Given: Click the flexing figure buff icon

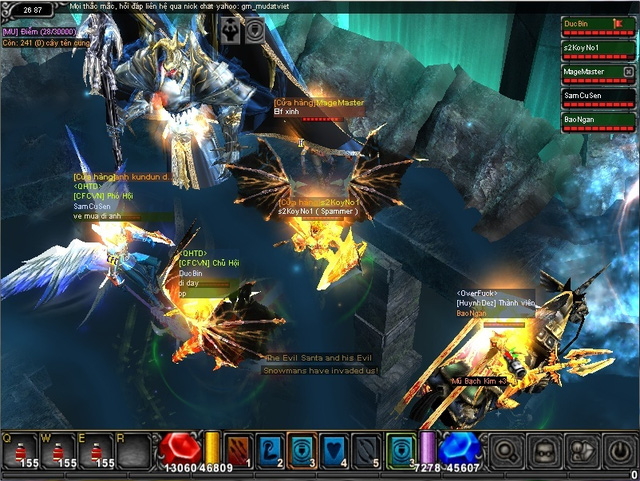Looking at the screenshot, I should coord(231,29).
